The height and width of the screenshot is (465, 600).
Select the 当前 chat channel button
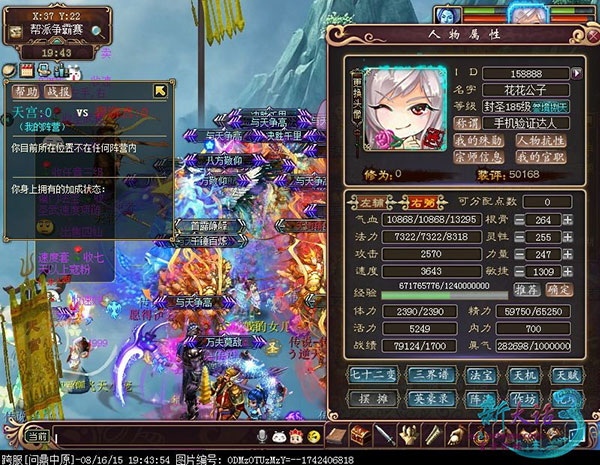pos(37,437)
